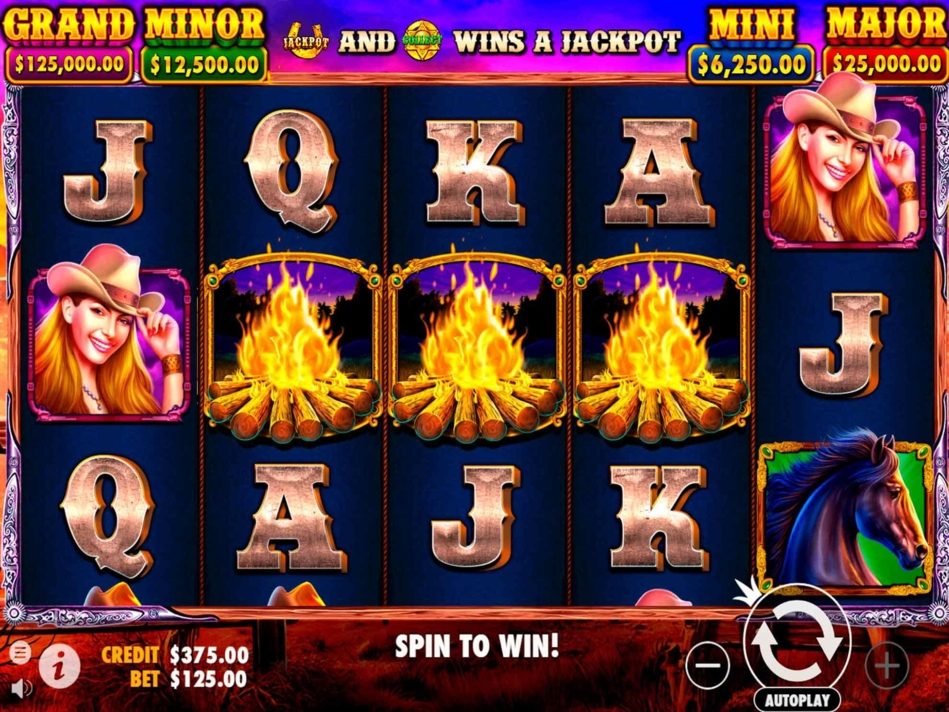949x712 pixels.
Task: Decrease the bet with the minus button
Action: (x=708, y=663)
